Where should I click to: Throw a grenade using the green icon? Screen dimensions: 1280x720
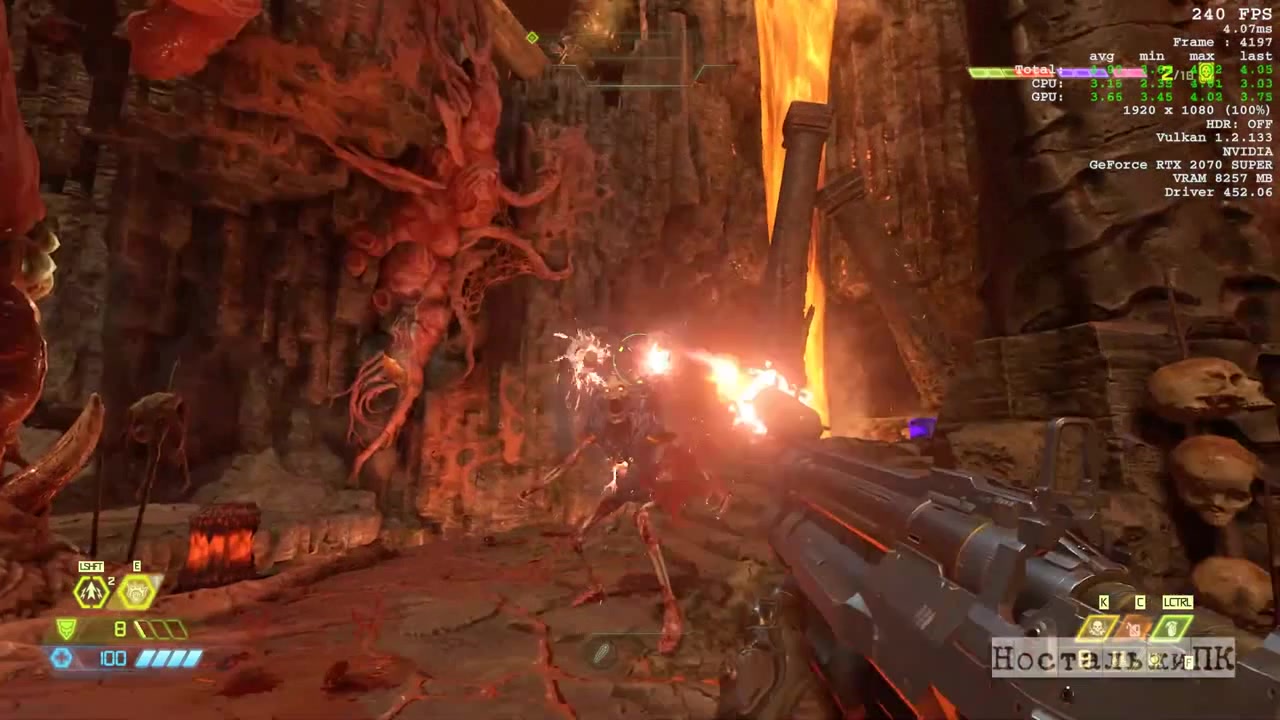tap(1172, 628)
